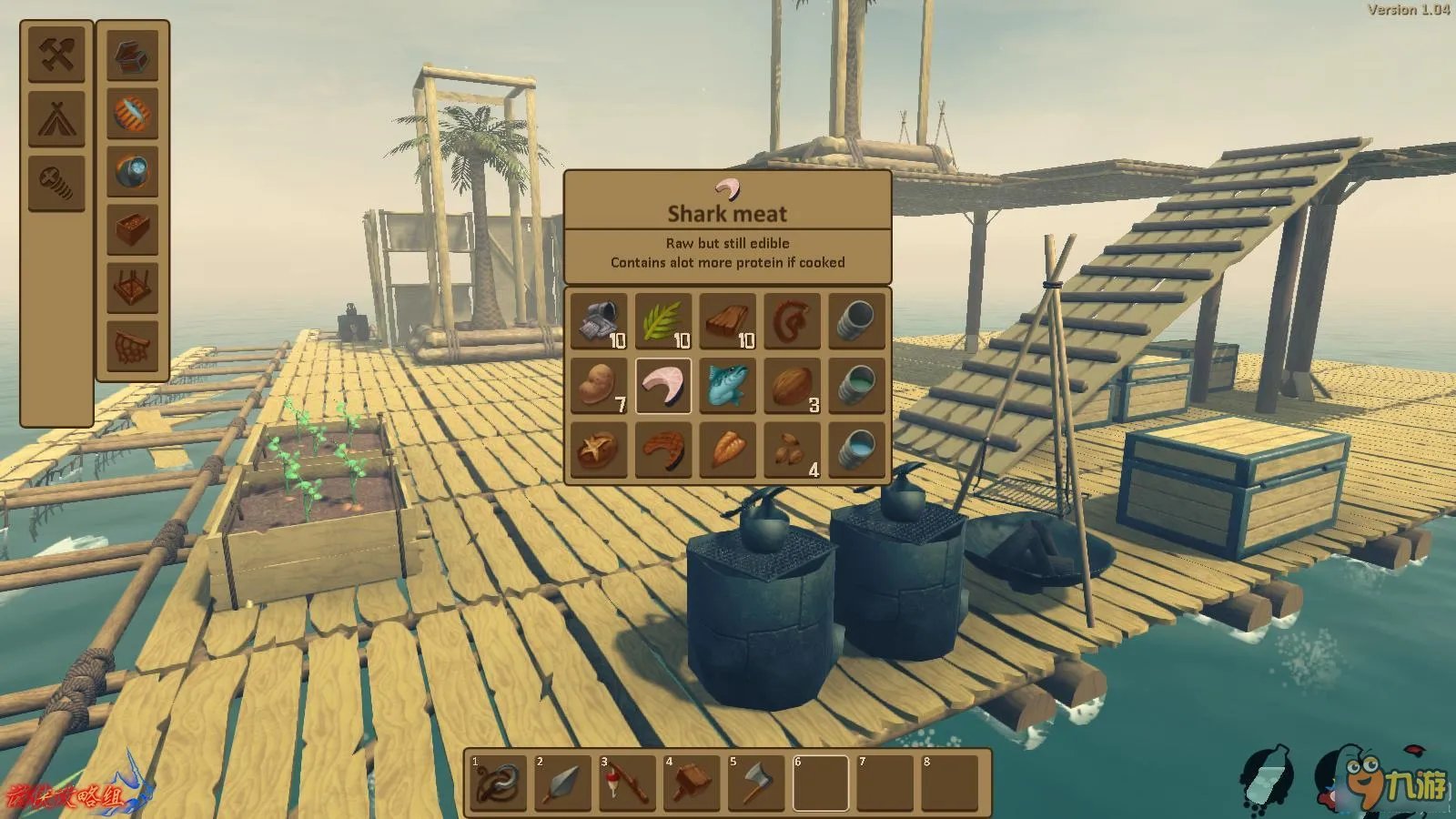
Task: Select the wooden planks stack
Action: tap(728, 321)
